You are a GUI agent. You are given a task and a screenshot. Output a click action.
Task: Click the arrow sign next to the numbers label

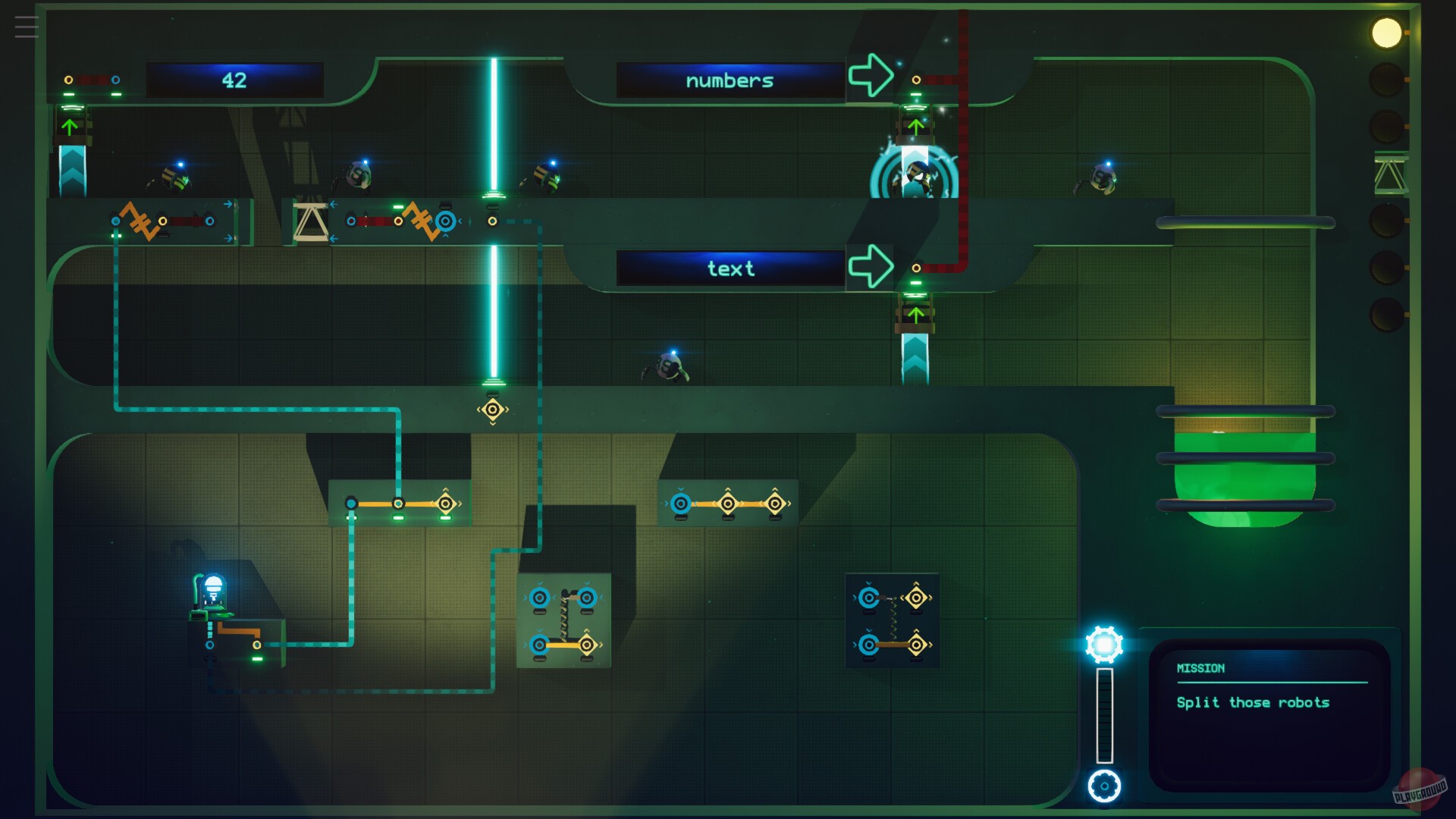pyautogui.click(x=869, y=74)
